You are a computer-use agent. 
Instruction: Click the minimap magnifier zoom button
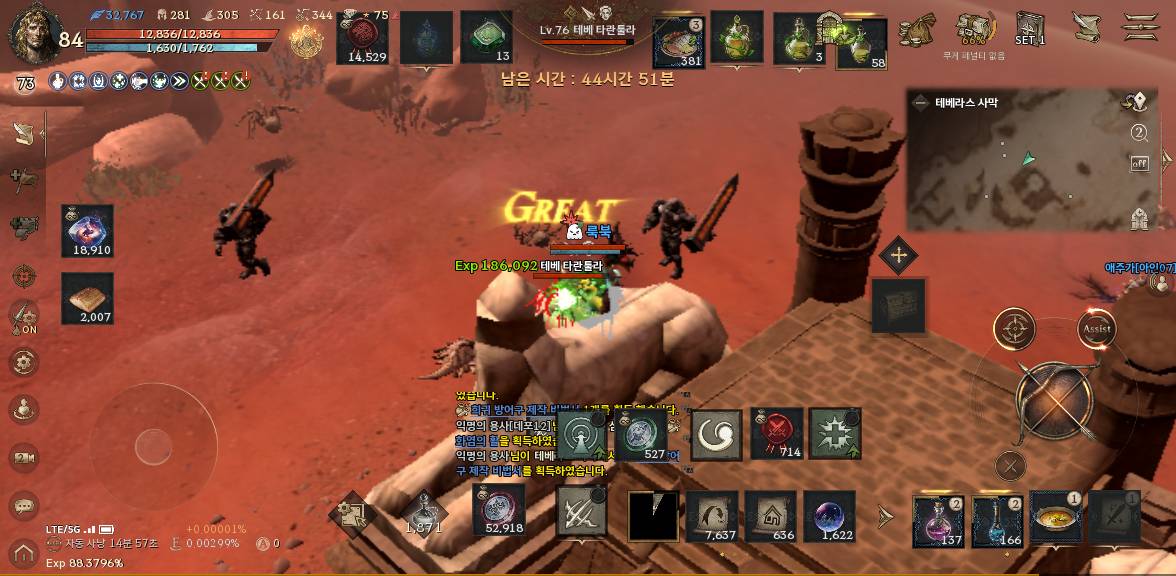(1139, 133)
